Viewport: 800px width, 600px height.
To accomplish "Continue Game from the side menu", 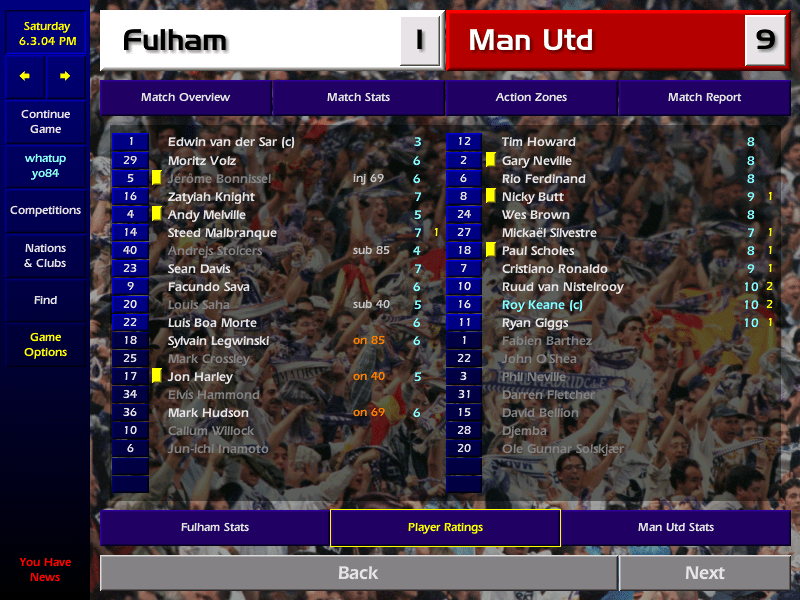I will [x=45, y=122].
